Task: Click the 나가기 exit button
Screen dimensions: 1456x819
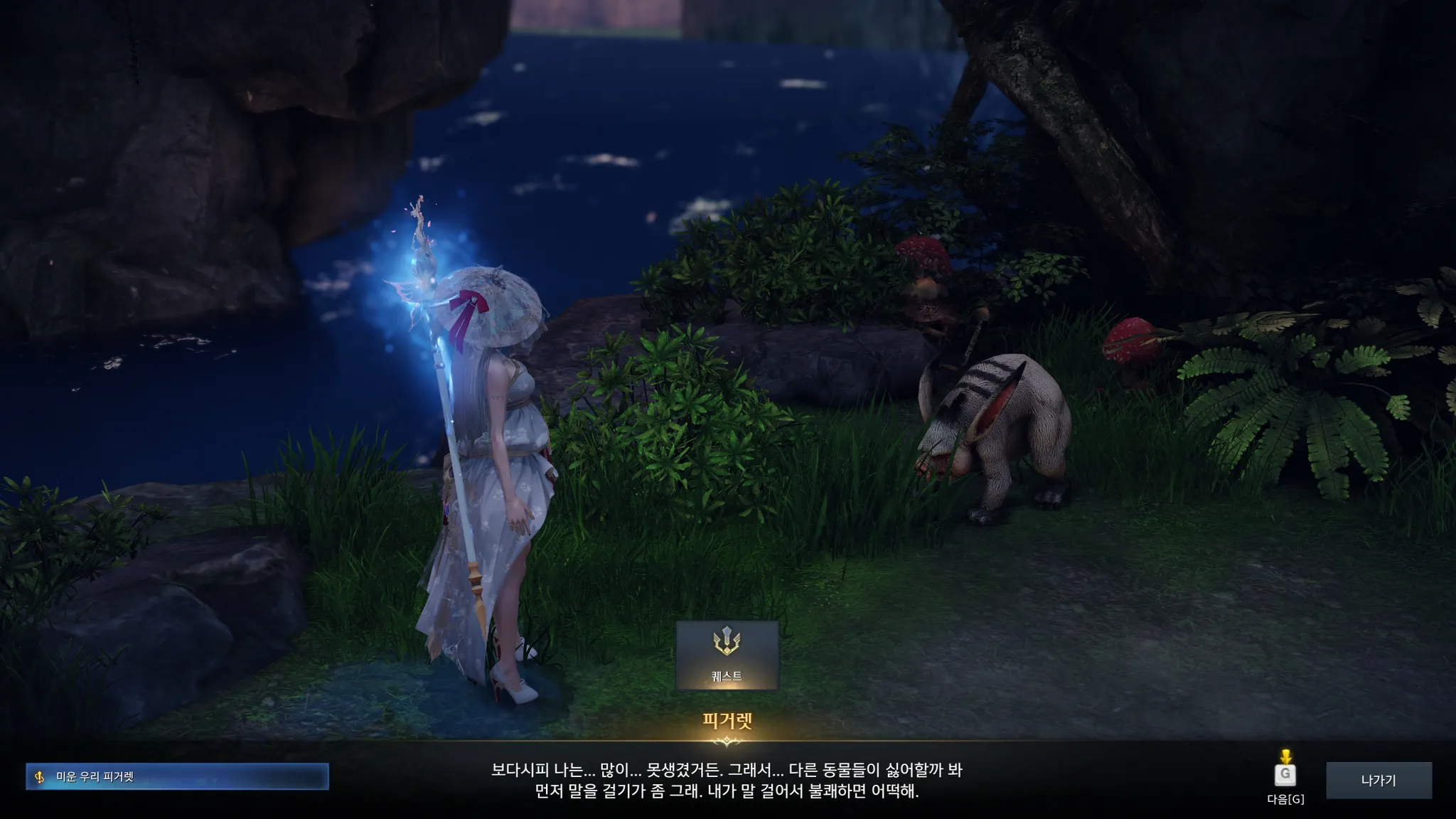Action: [1379, 780]
